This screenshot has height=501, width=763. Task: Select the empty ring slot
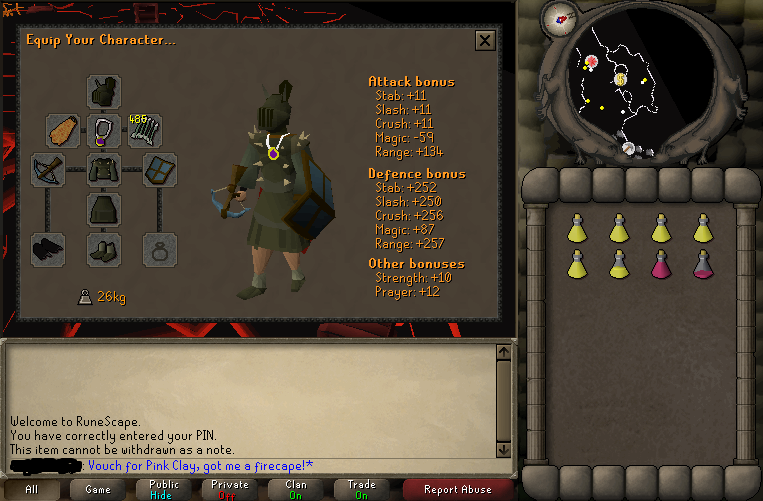[x=160, y=249]
